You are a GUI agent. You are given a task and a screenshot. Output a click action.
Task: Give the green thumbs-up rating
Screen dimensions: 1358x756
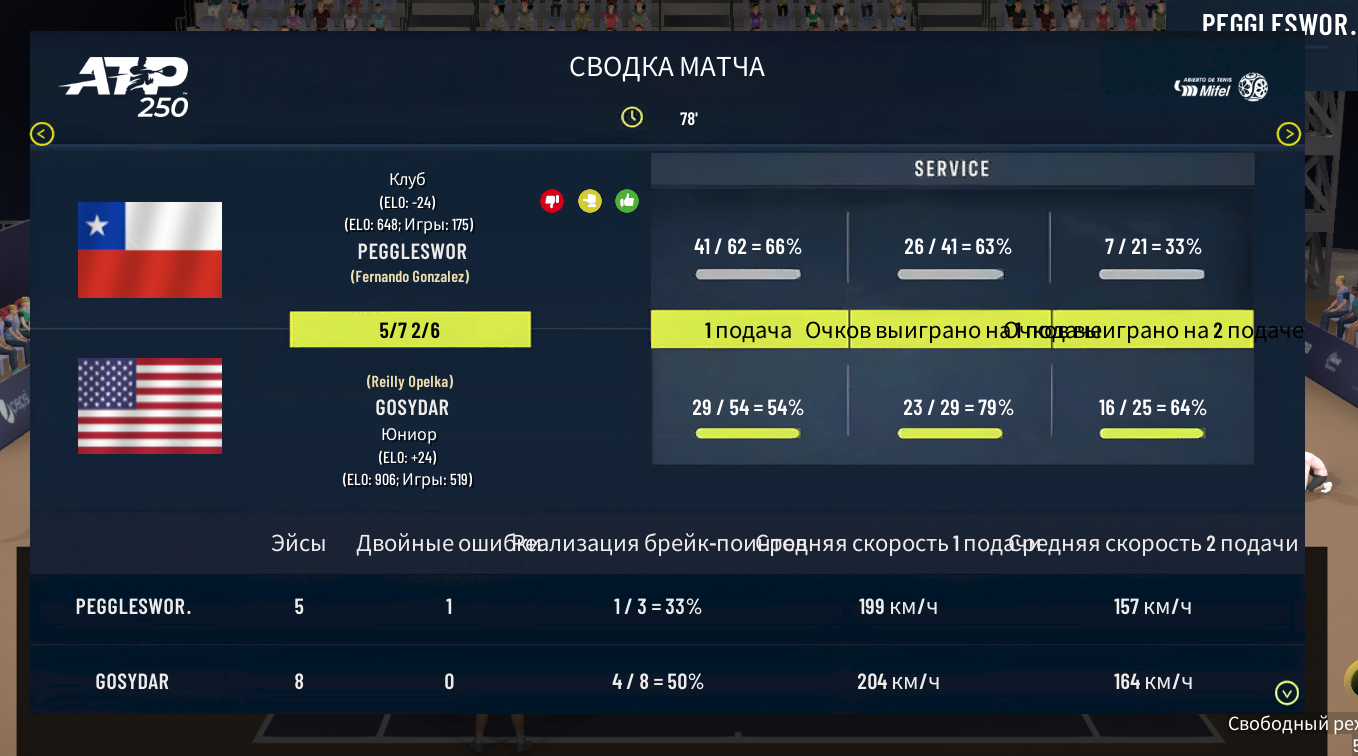[627, 201]
